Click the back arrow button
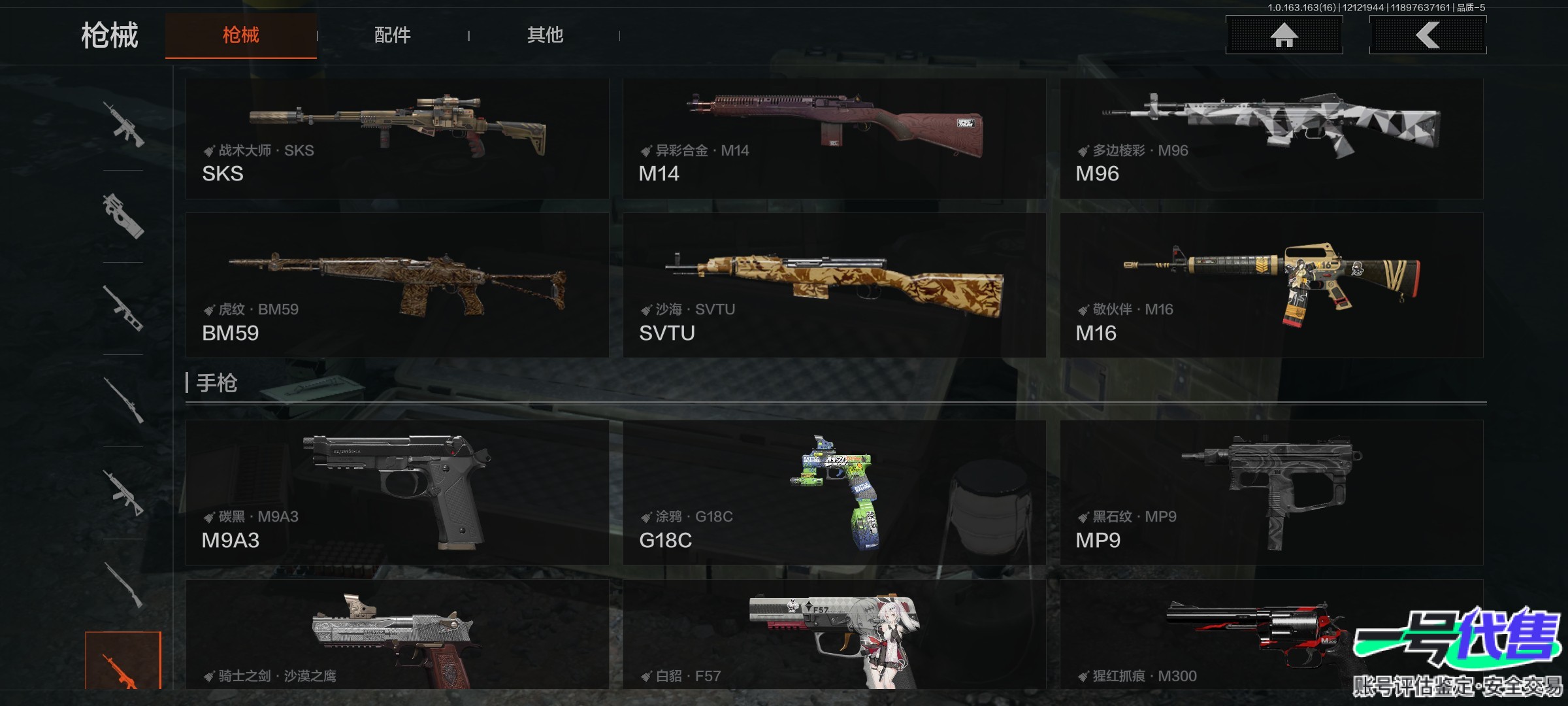Viewport: 1568px width, 706px height. [x=1428, y=35]
